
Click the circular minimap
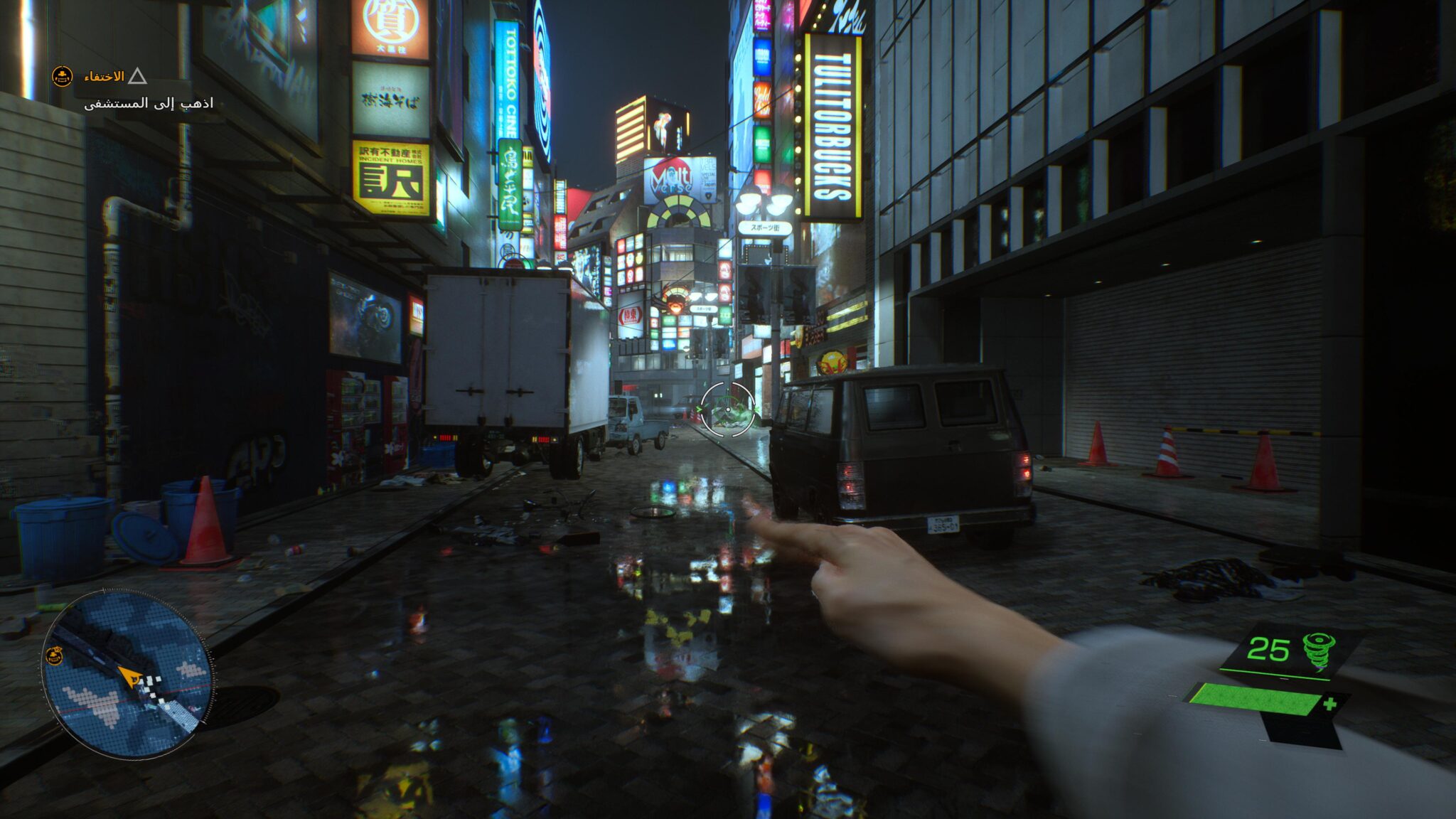click(127, 673)
